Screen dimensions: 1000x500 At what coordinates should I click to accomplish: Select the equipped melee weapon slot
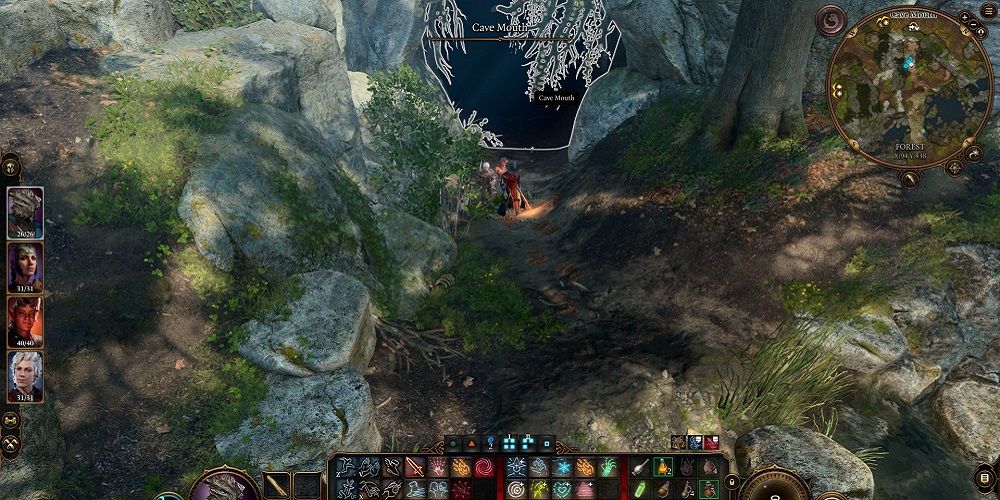(277, 485)
